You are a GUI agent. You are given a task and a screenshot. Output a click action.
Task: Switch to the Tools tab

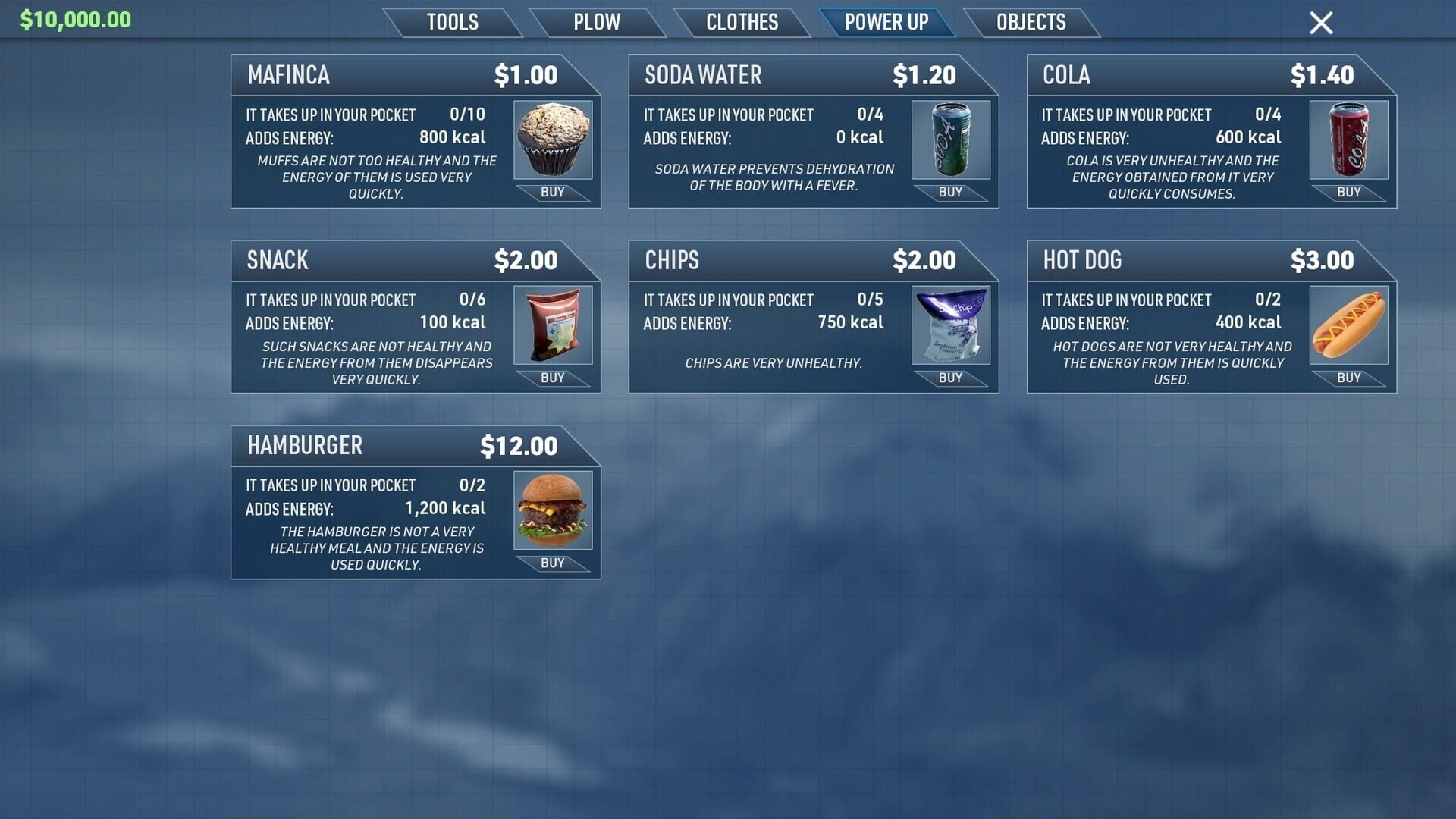[x=452, y=22]
